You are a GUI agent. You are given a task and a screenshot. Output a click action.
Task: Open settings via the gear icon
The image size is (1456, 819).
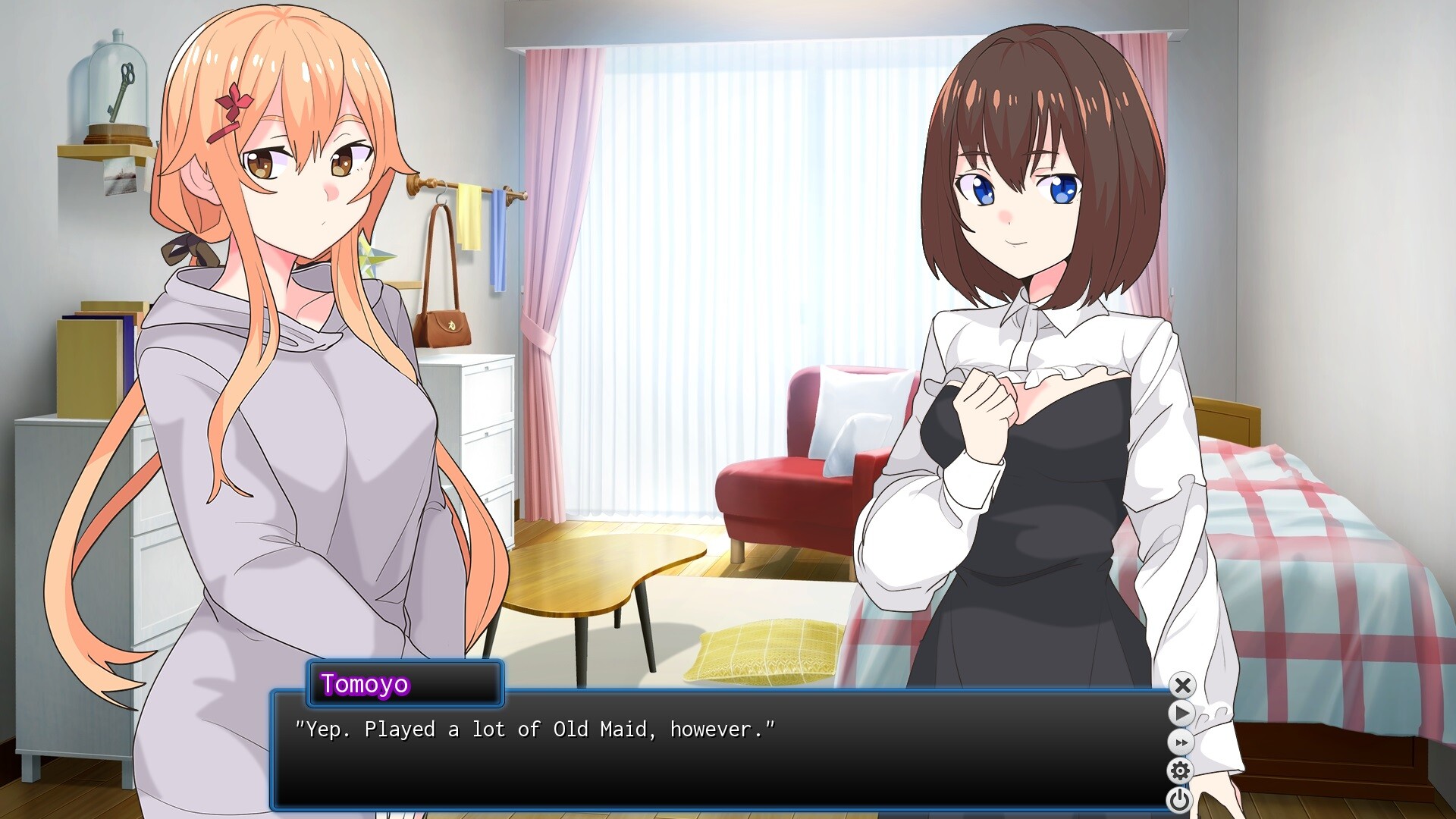click(x=1180, y=771)
